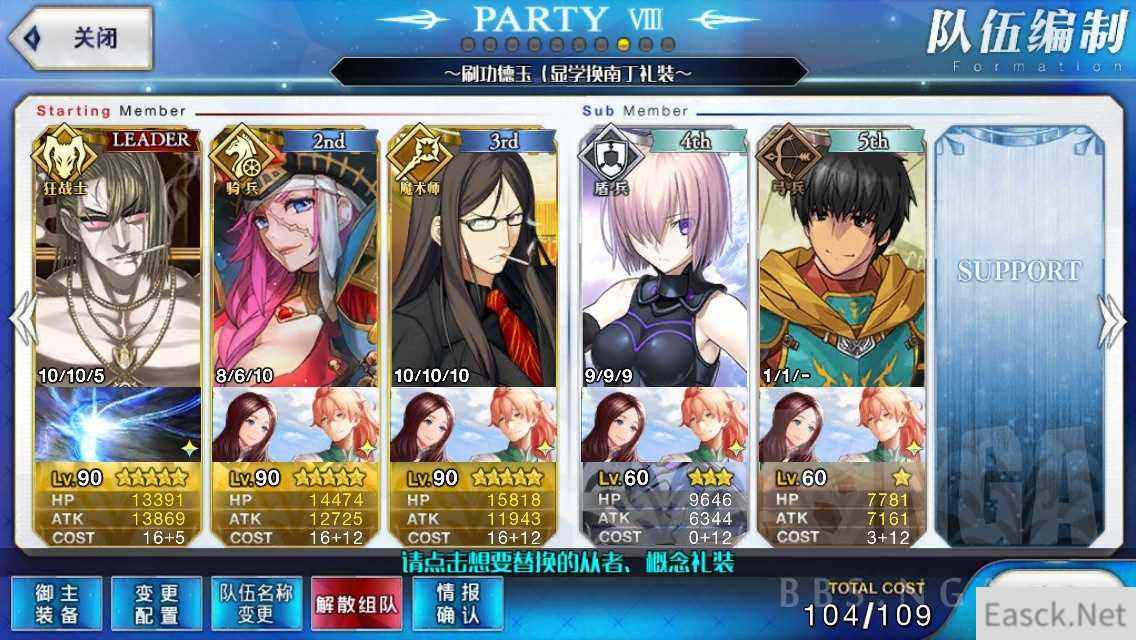This screenshot has height=640, width=1136.
Task: Change the leader's blue lightning craft essence
Action: point(118,424)
